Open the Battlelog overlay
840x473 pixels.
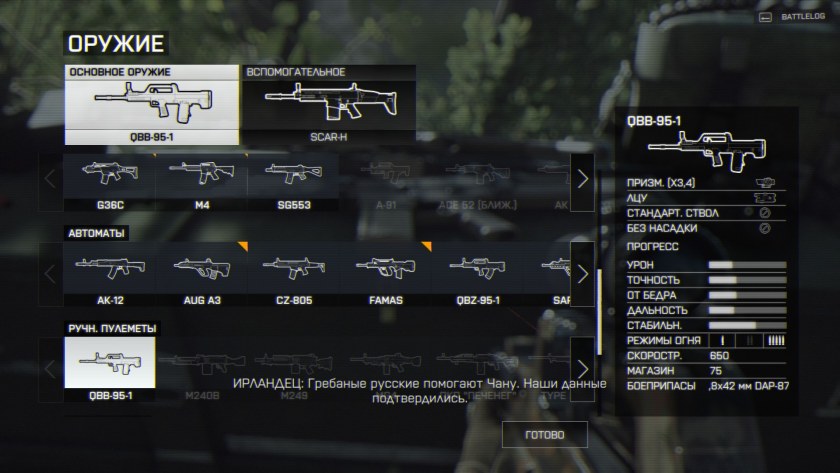click(796, 17)
